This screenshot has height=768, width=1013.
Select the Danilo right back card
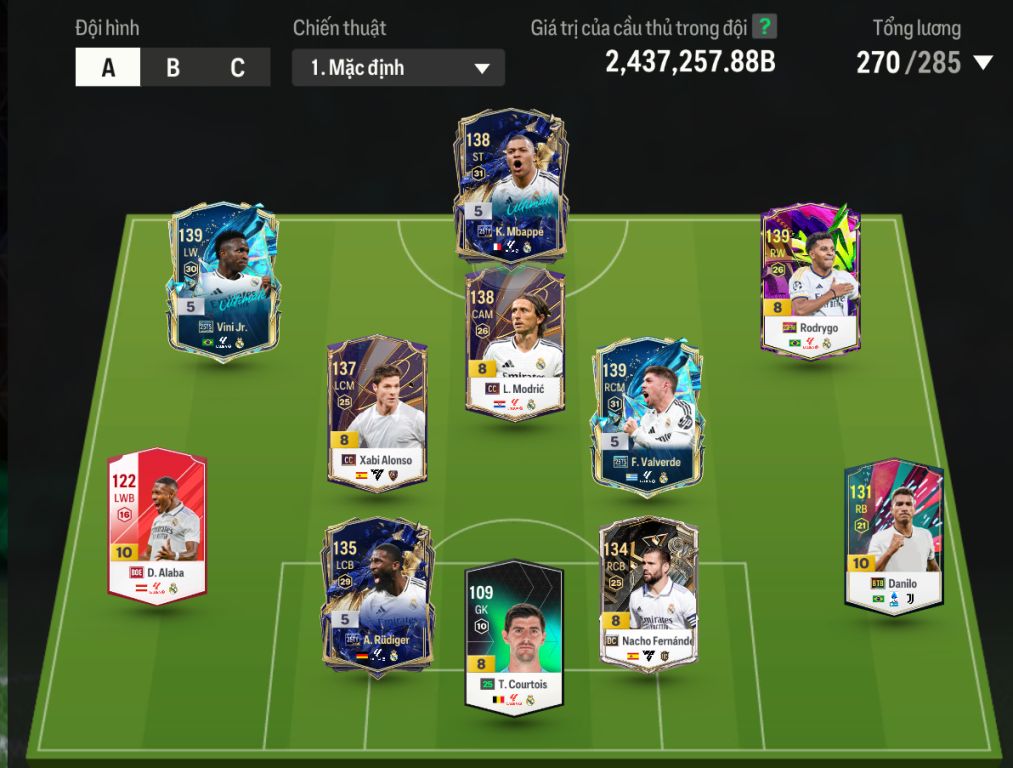click(893, 535)
